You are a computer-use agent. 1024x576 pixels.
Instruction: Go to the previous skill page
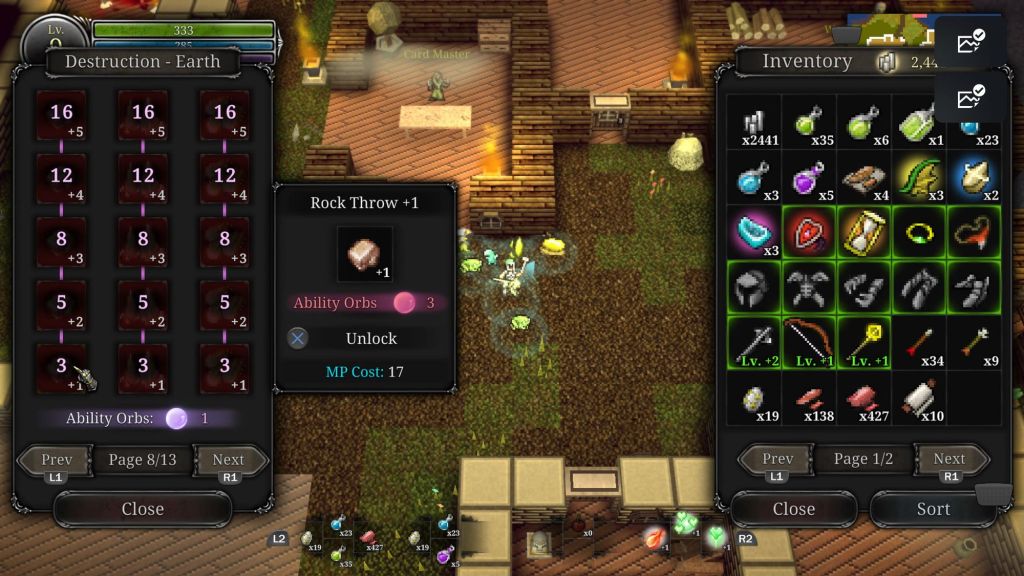point(56,461)
